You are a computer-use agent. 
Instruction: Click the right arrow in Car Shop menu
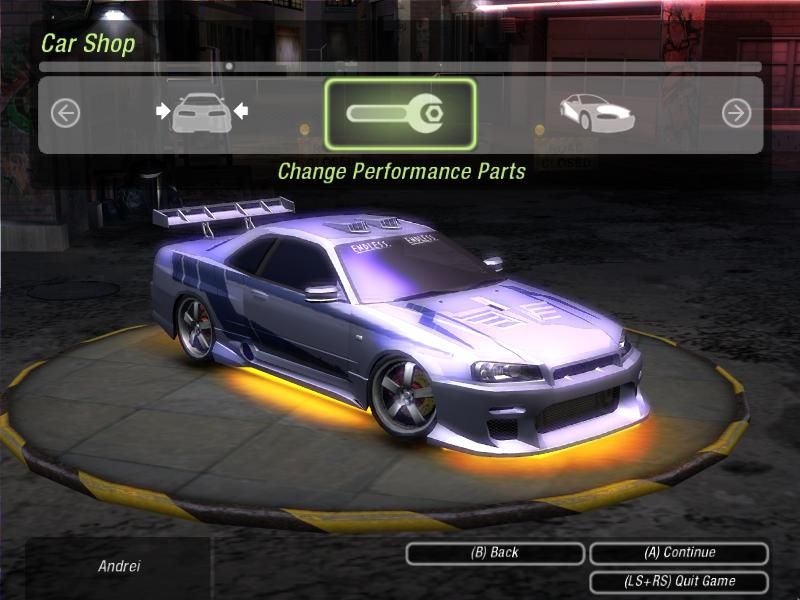click(x=736, y=114)
